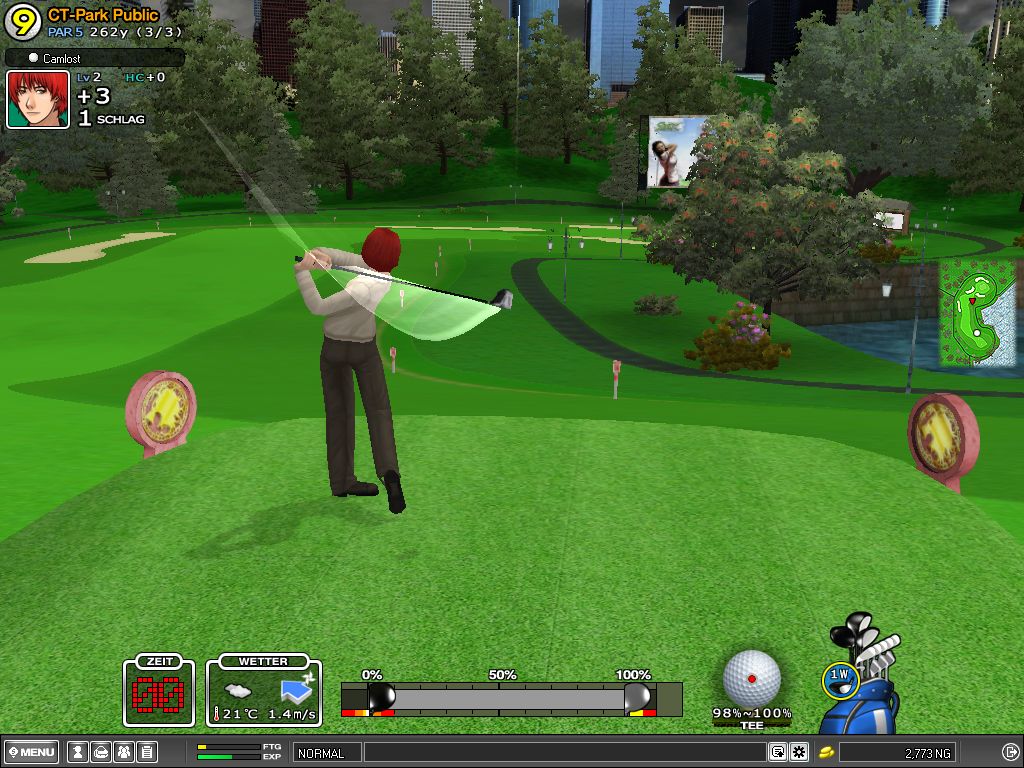Click the chat input field
The image size is (1024, 768).
[x=564, y=752]
